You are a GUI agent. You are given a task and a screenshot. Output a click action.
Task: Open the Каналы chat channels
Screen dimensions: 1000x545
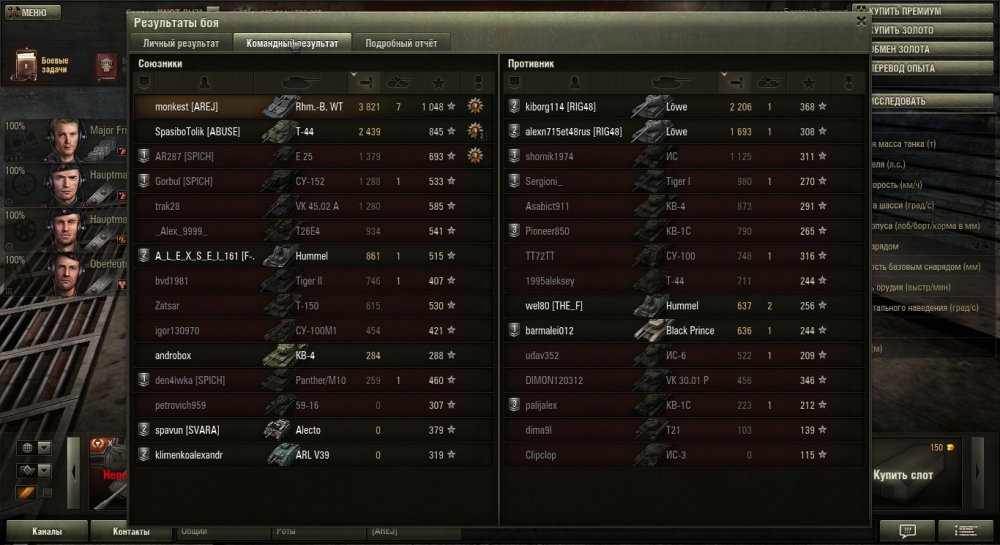[x=46, y=531]
